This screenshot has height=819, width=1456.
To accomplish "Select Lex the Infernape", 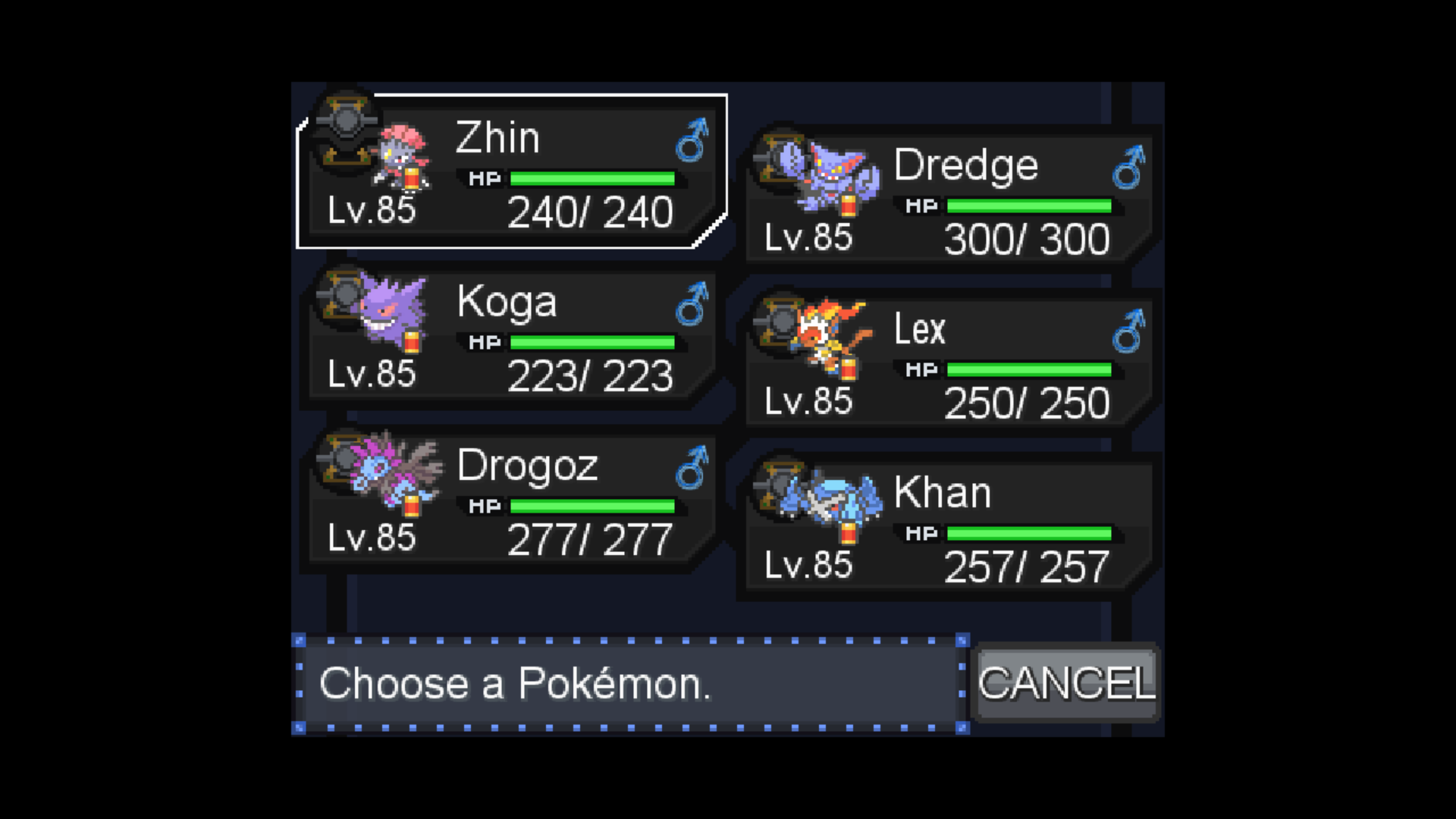I will tap(948, 362).
